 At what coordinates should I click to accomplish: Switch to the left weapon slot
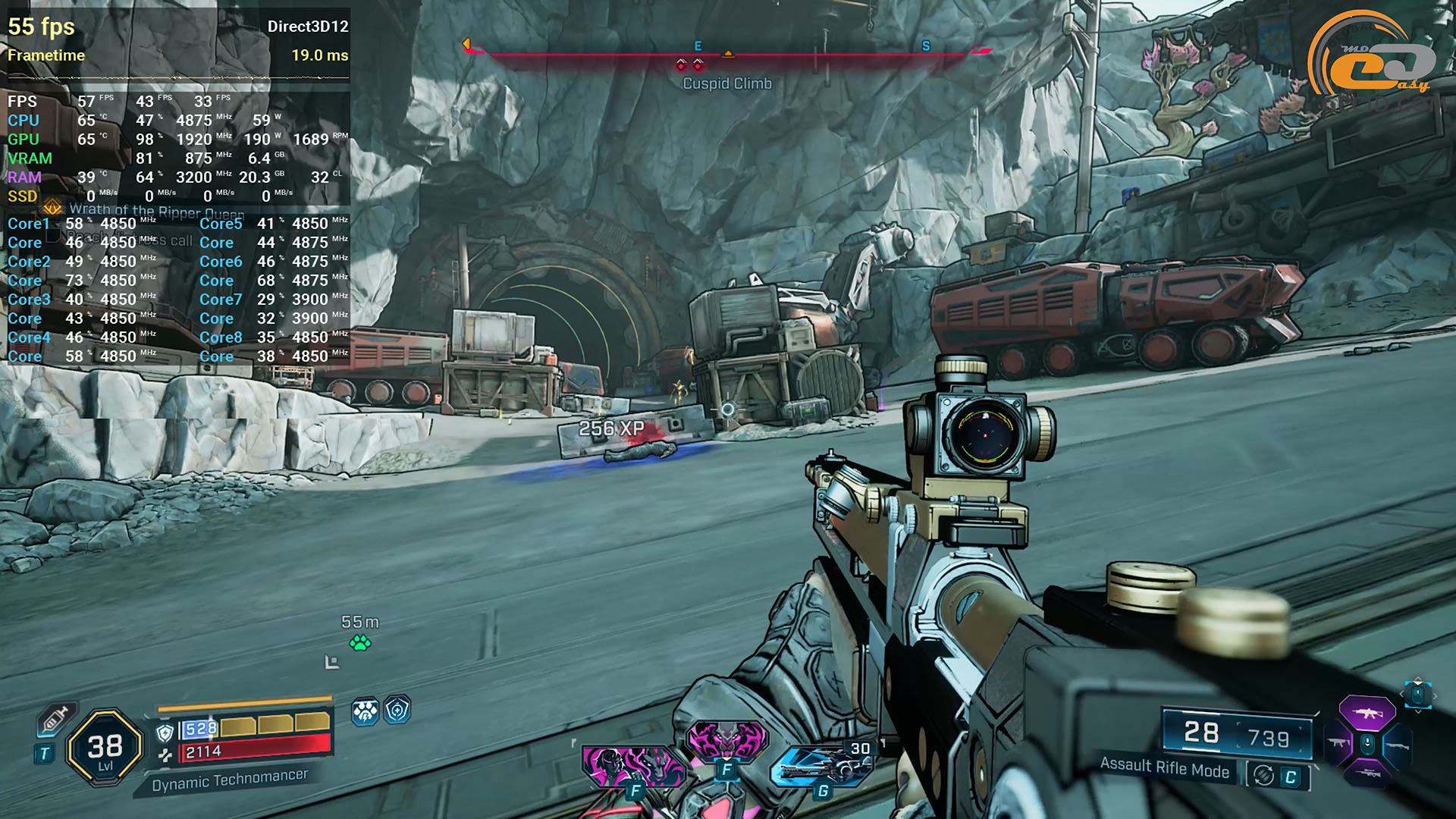(1338, 744)
